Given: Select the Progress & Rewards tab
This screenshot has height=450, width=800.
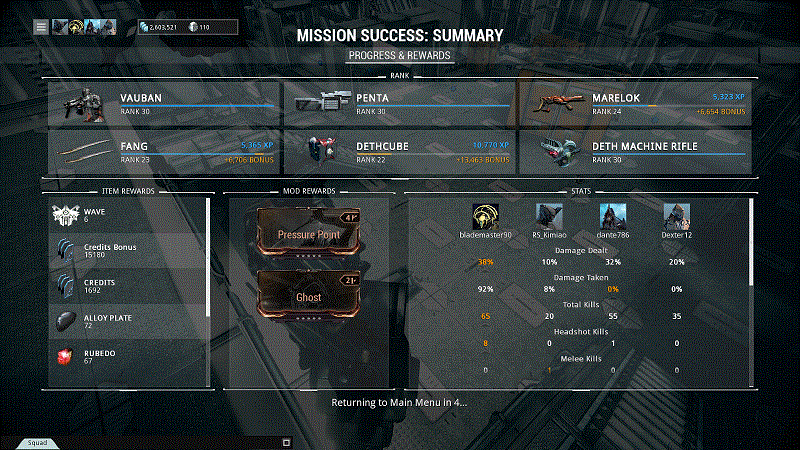Looking at the screenshot, I should point(399,55).
